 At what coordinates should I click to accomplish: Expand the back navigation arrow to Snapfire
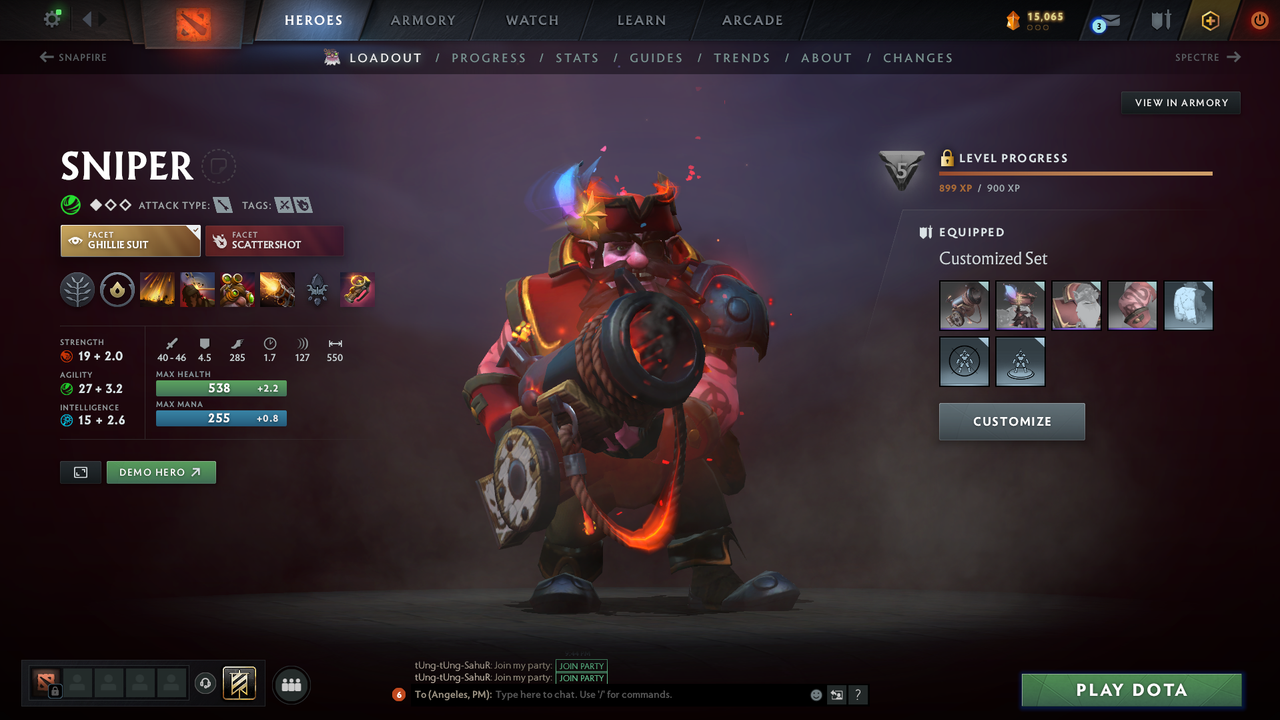[45, 57]
